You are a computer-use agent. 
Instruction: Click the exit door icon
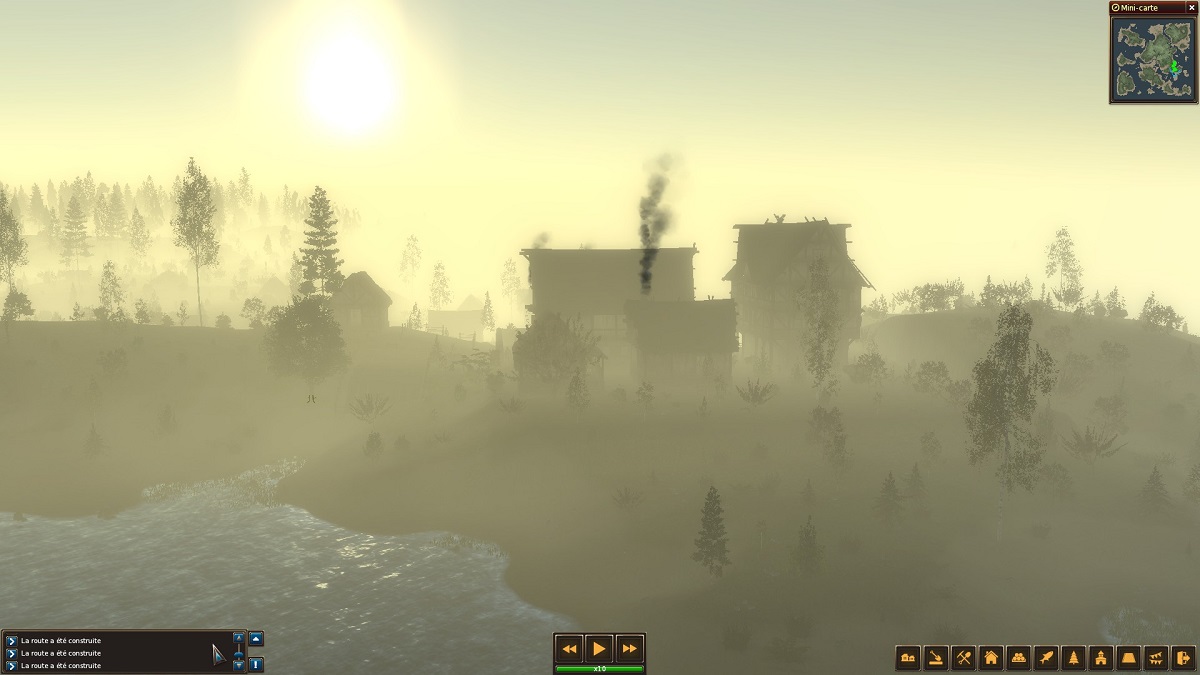point(1184,658)
